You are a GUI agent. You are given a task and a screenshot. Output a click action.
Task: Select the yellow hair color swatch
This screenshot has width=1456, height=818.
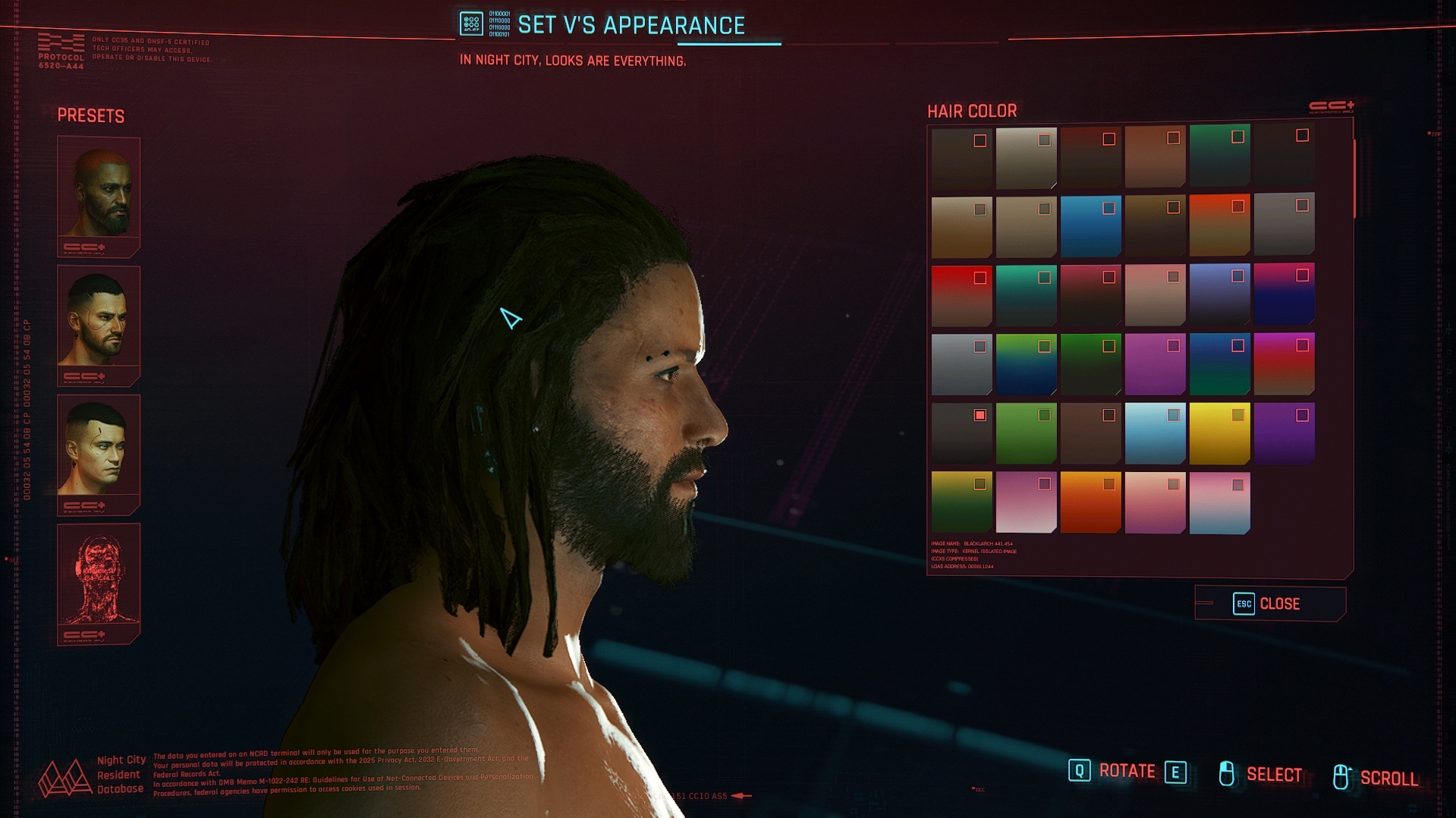[x=1219, y=434]
